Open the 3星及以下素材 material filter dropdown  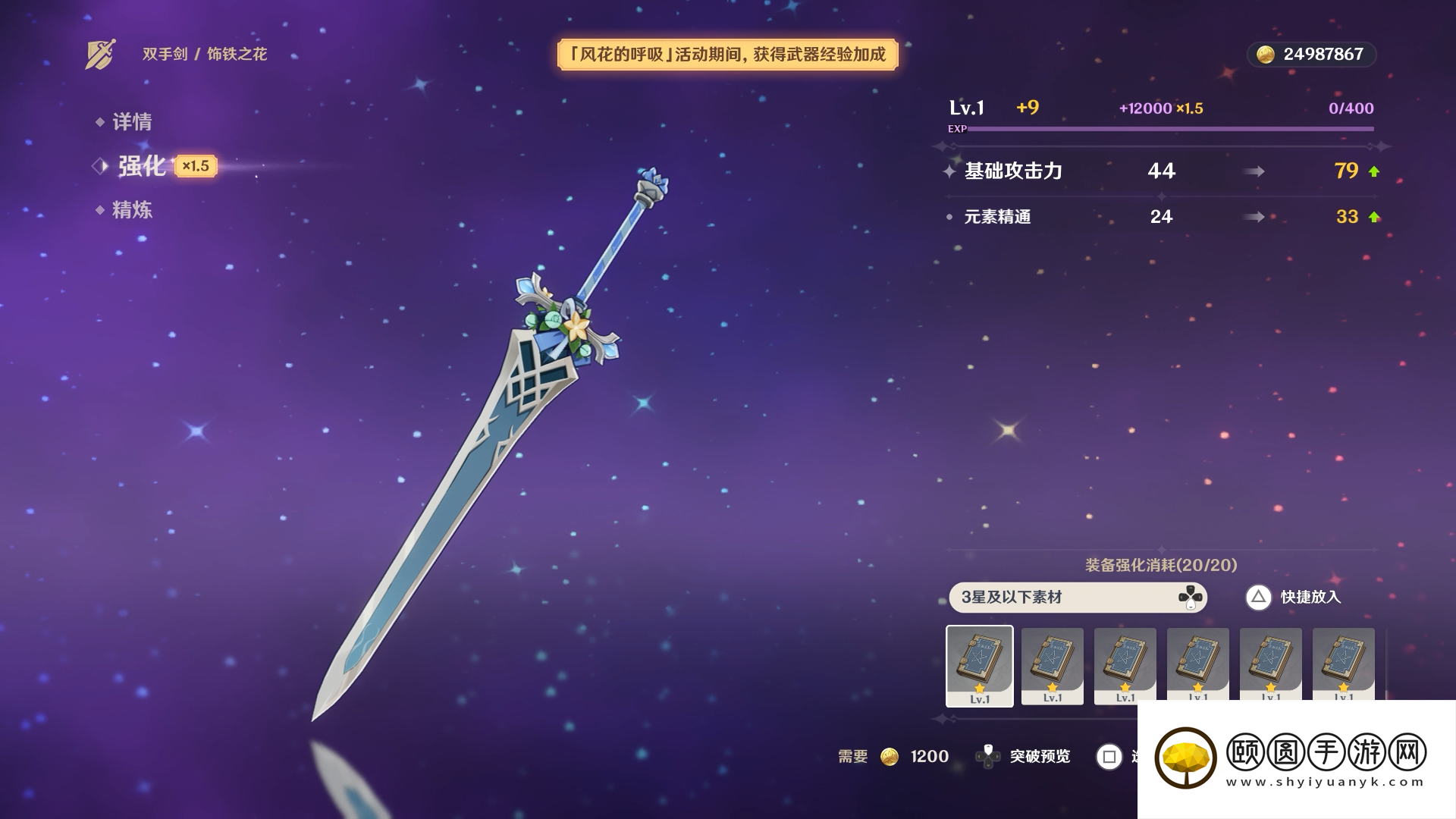[1077, 598]
